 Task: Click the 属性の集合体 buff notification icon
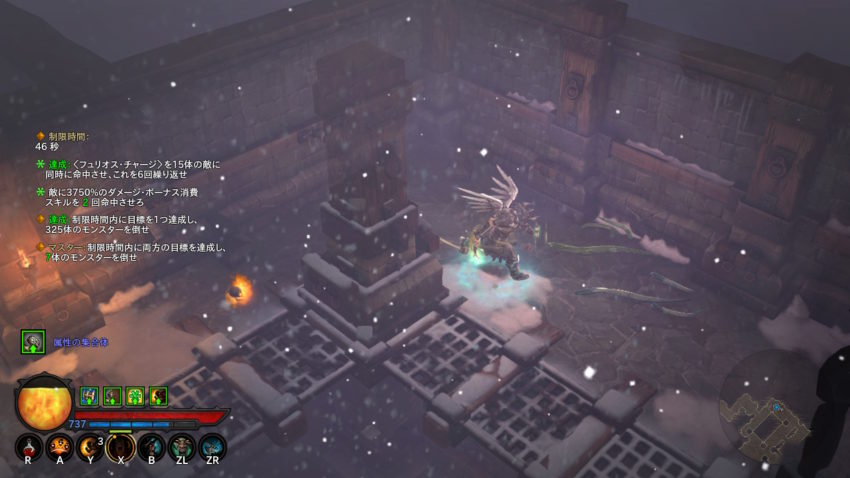(x=32, y=342)
